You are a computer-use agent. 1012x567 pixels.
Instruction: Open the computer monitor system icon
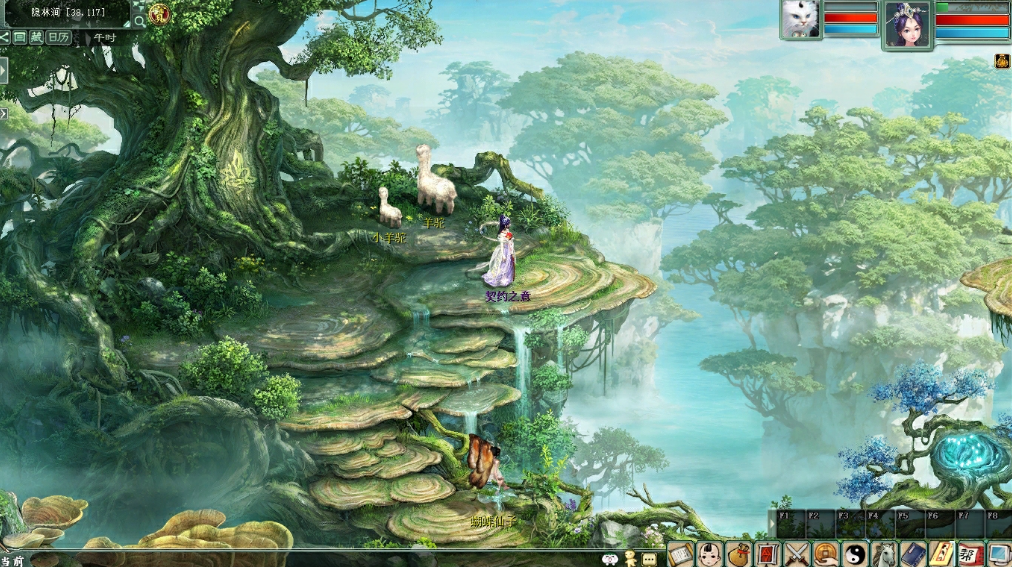point(999,554)
